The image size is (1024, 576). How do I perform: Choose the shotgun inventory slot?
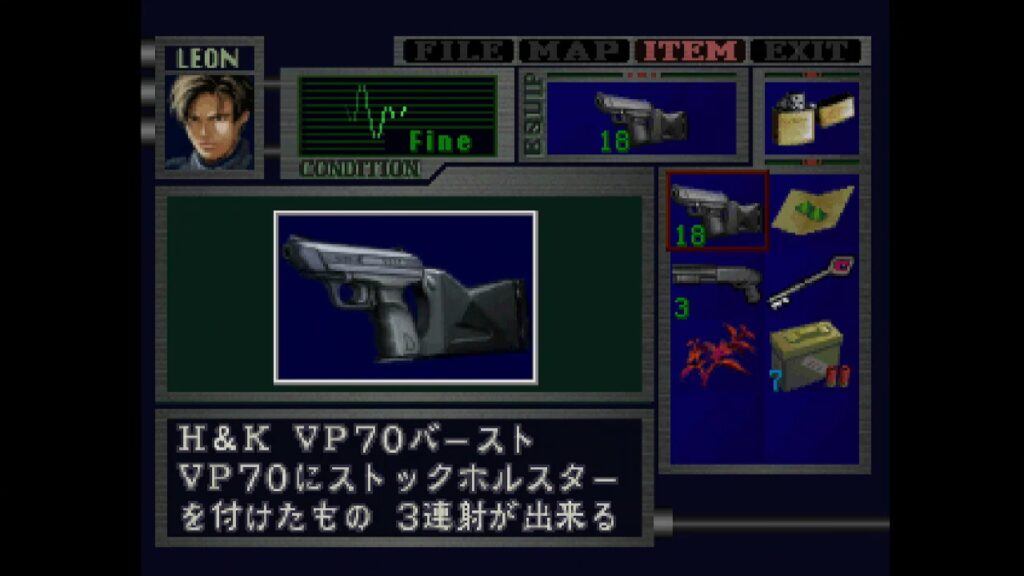click(x=716, y=285)
